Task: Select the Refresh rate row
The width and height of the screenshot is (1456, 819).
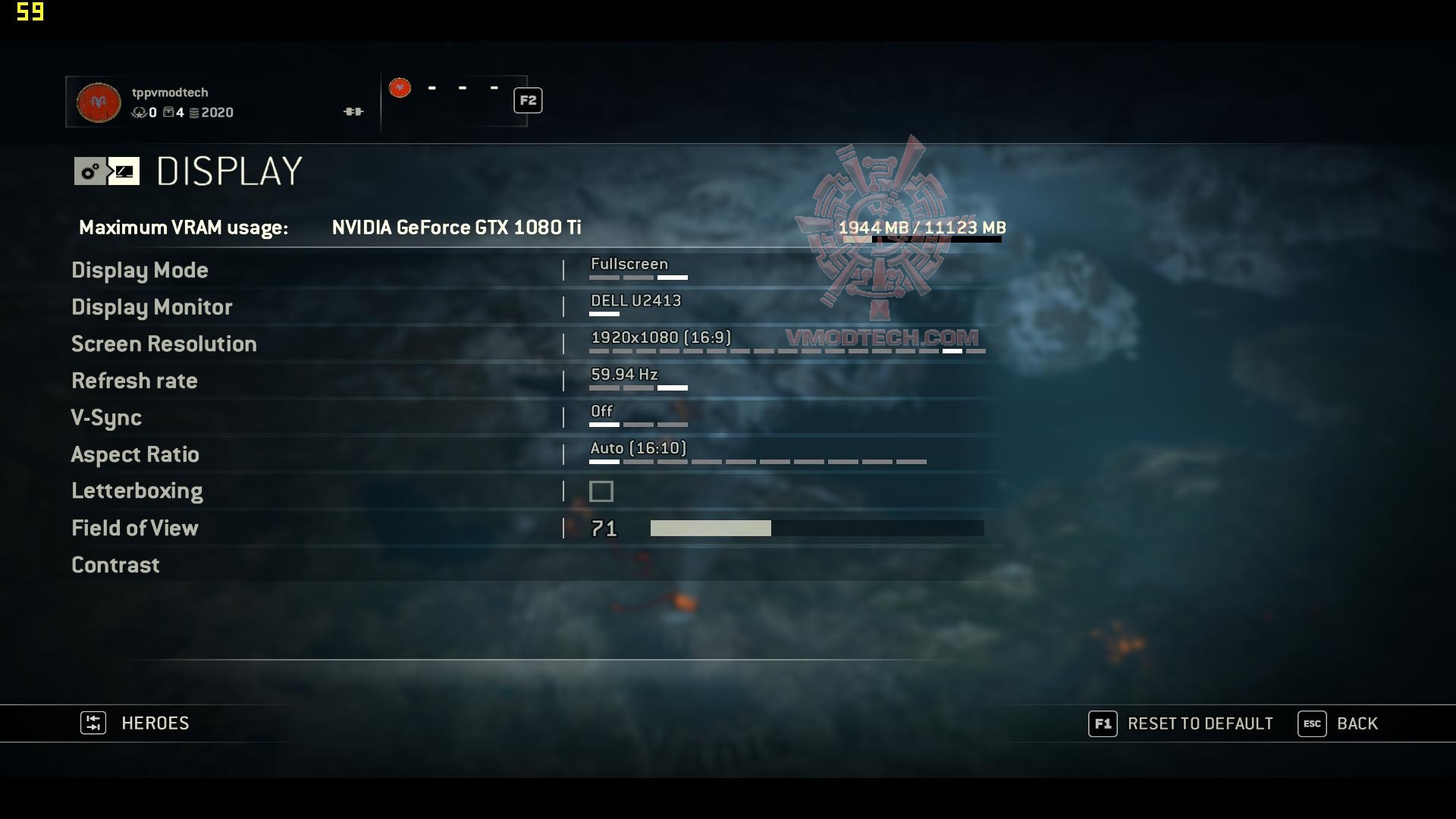Action: click(x=134, y=381)
